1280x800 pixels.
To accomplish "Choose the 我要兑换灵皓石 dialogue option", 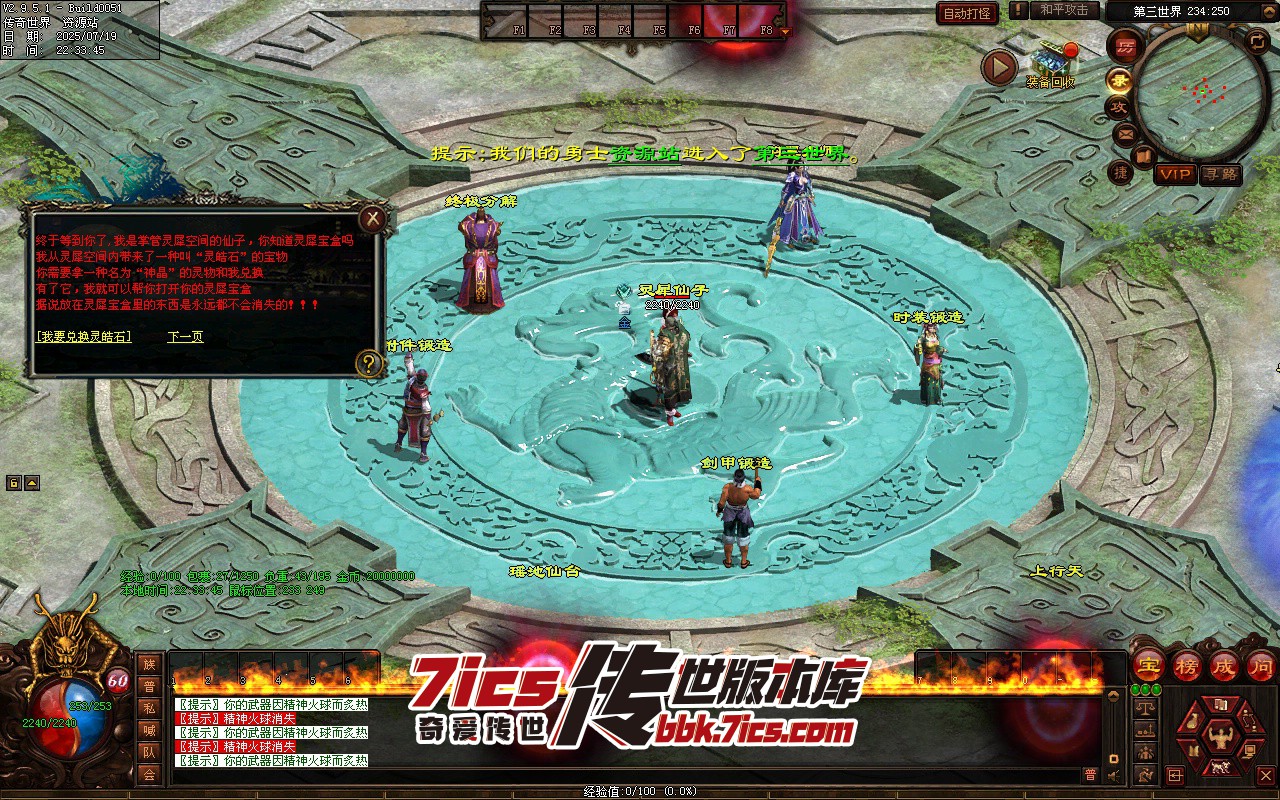I will [84, 337].
